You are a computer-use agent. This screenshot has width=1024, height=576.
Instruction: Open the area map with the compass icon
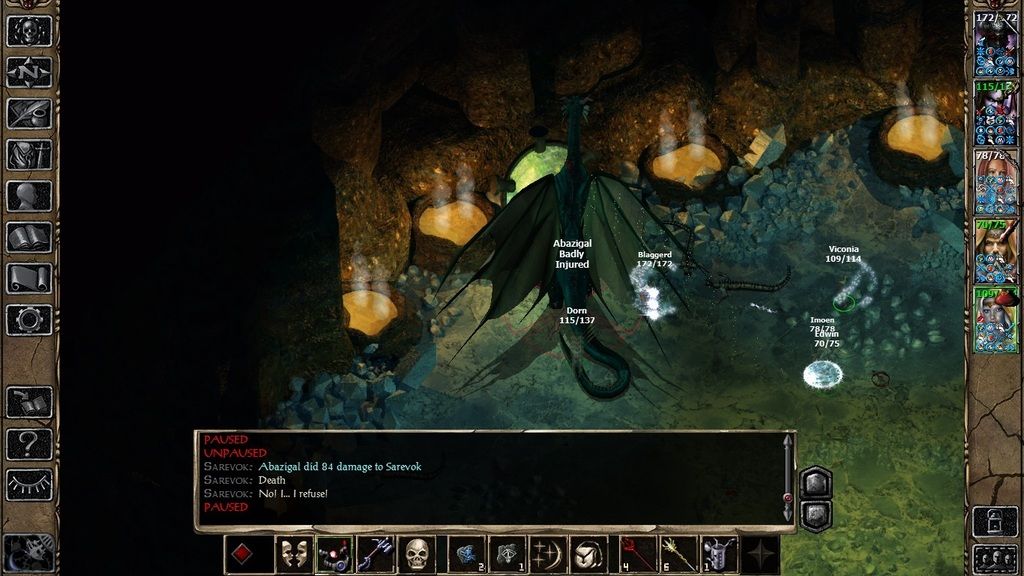29,72
